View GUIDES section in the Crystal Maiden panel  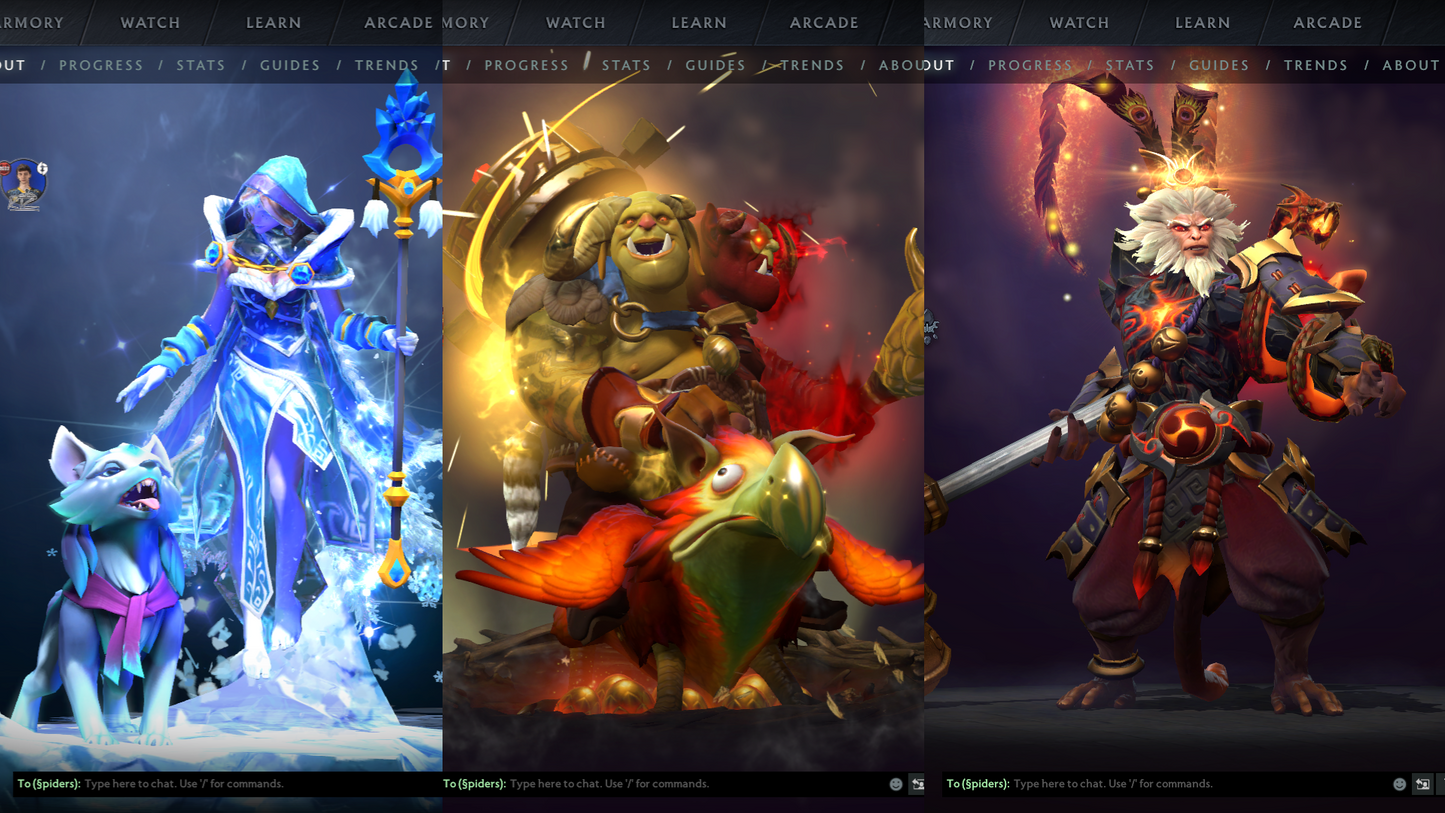pos(290,65)
